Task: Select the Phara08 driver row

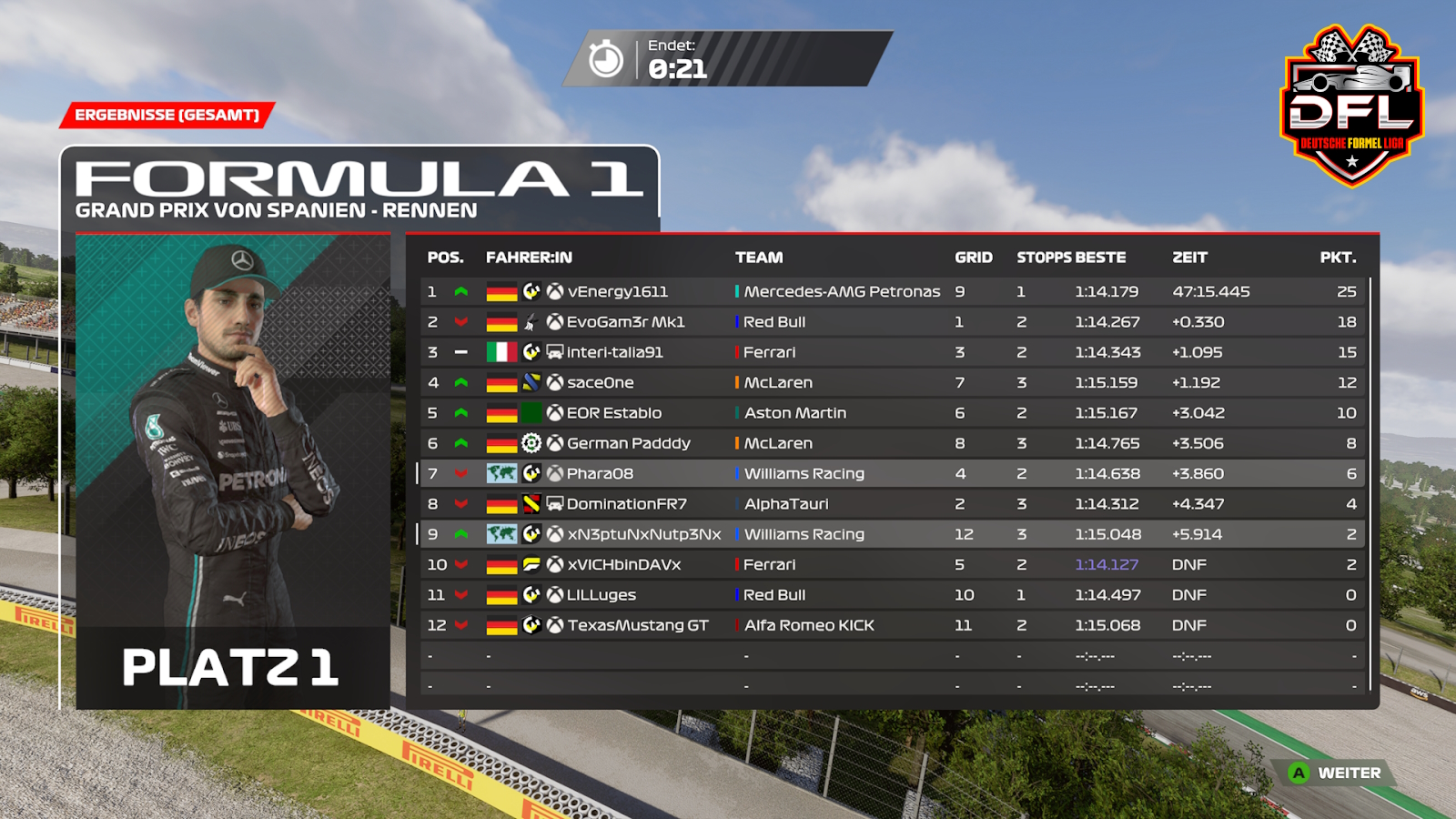Action: click(600, 474)
